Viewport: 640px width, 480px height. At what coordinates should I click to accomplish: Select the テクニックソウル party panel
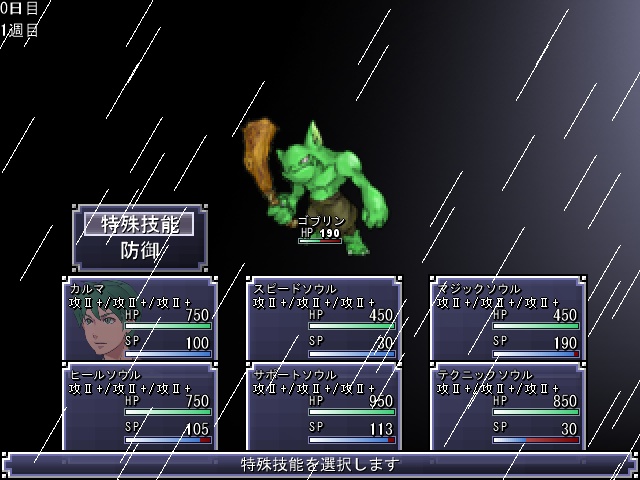pos(507,405)
